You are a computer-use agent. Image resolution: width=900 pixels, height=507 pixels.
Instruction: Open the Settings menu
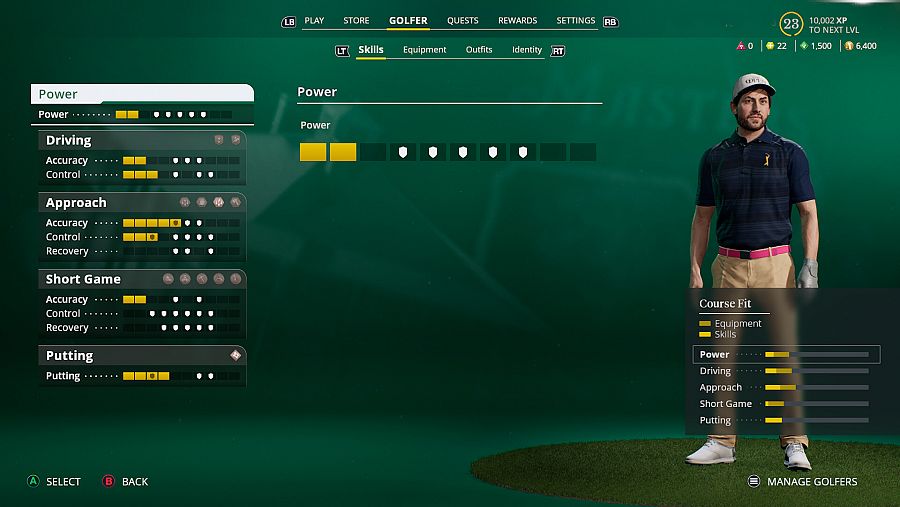pos(575,20)
